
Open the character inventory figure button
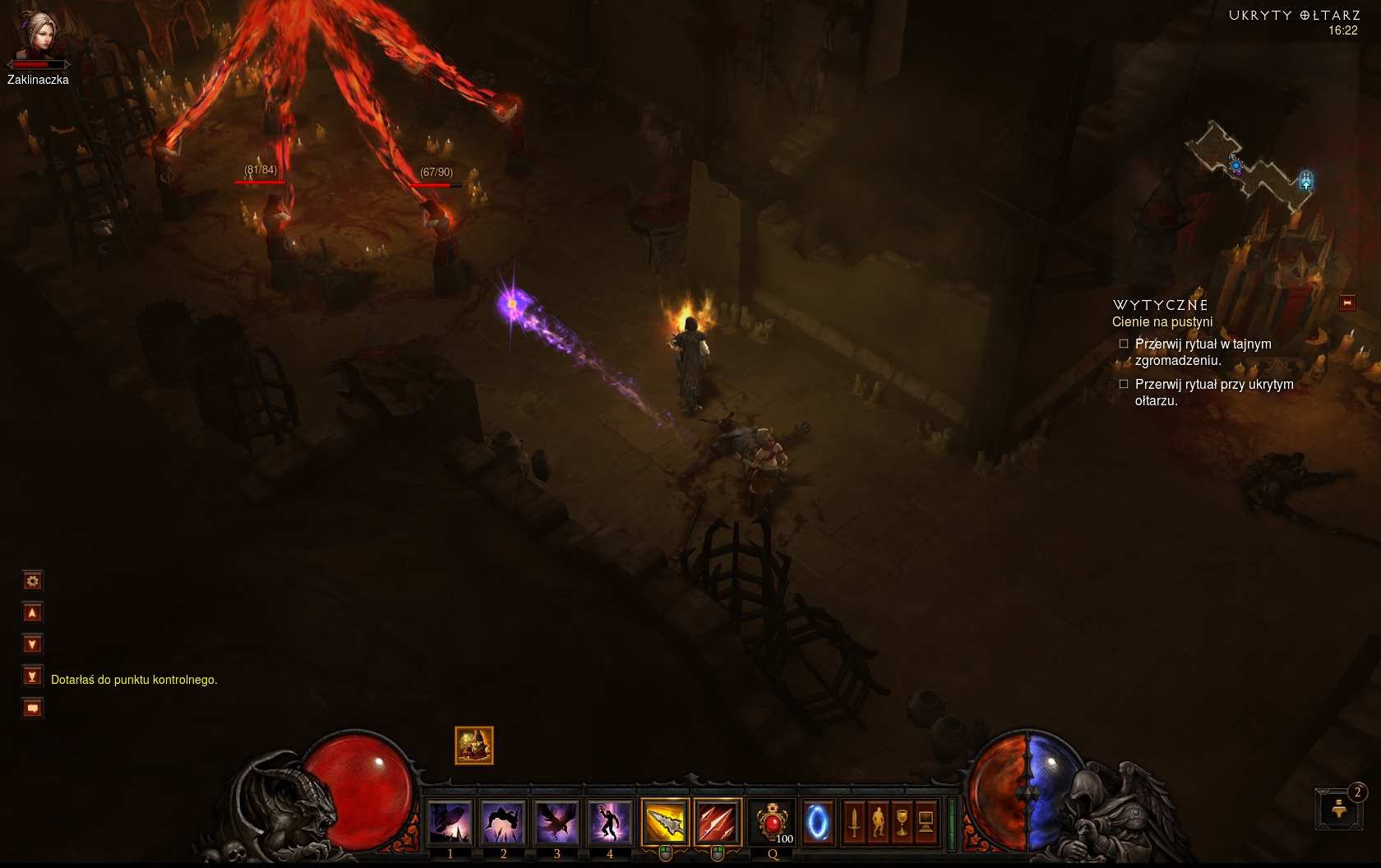[x=878, y=822]
